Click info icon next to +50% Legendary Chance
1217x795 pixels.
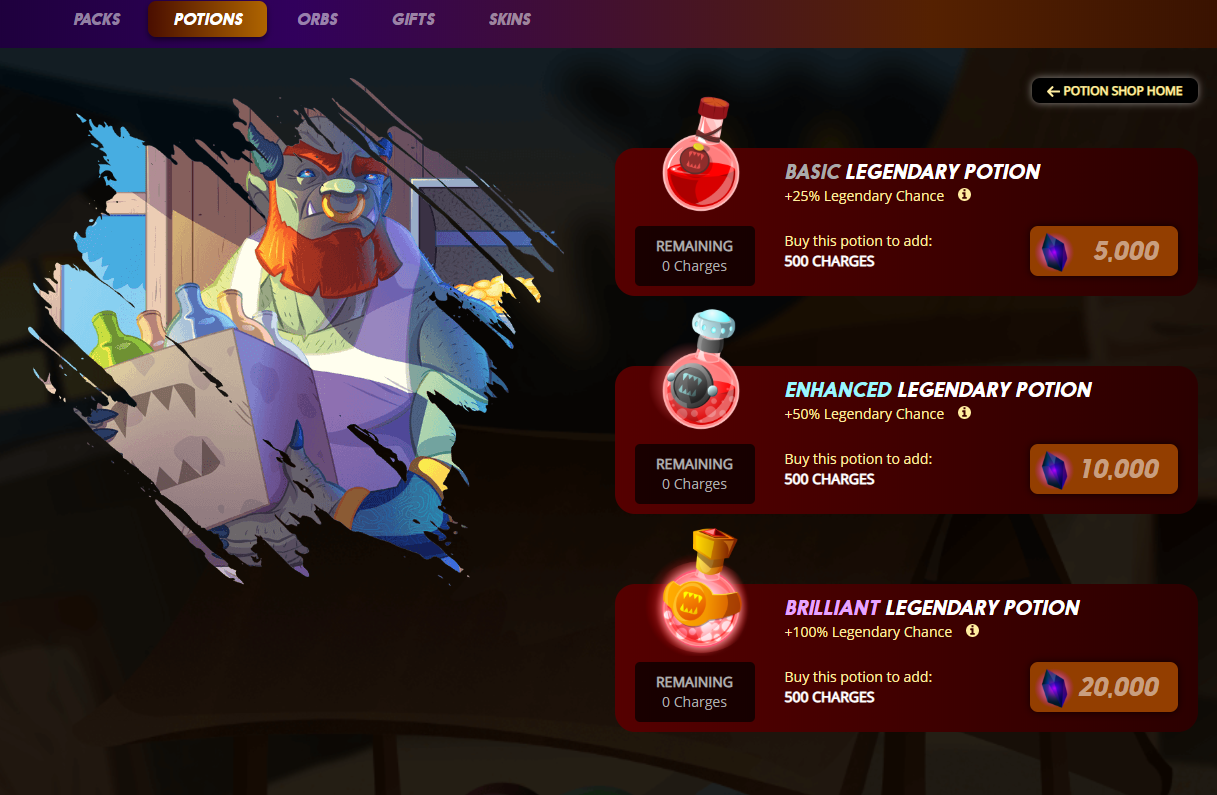coord(965,413)
